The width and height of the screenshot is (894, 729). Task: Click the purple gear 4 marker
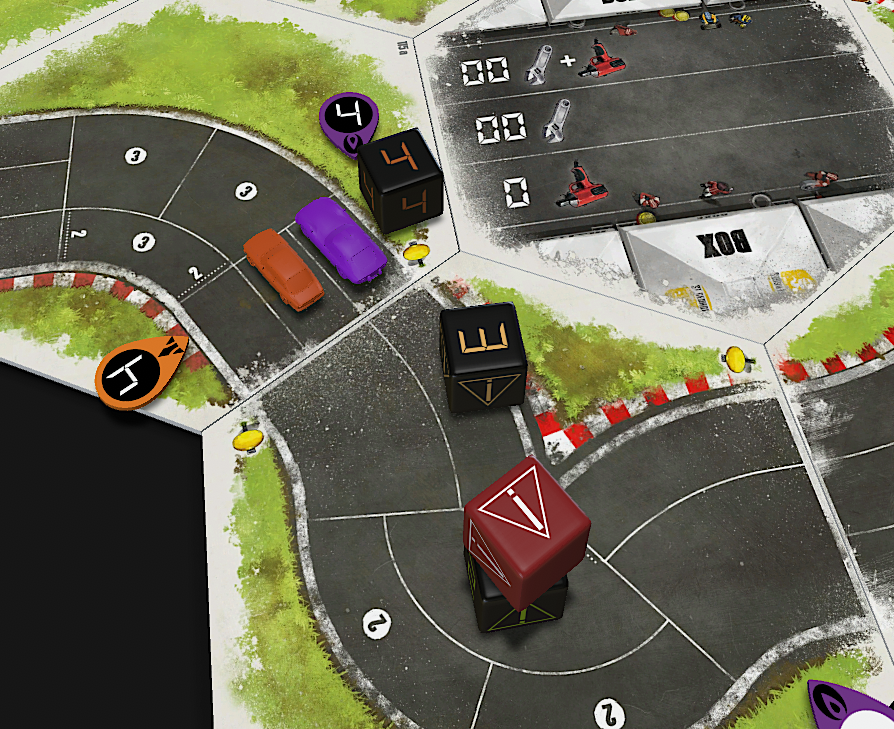point(347,123)
